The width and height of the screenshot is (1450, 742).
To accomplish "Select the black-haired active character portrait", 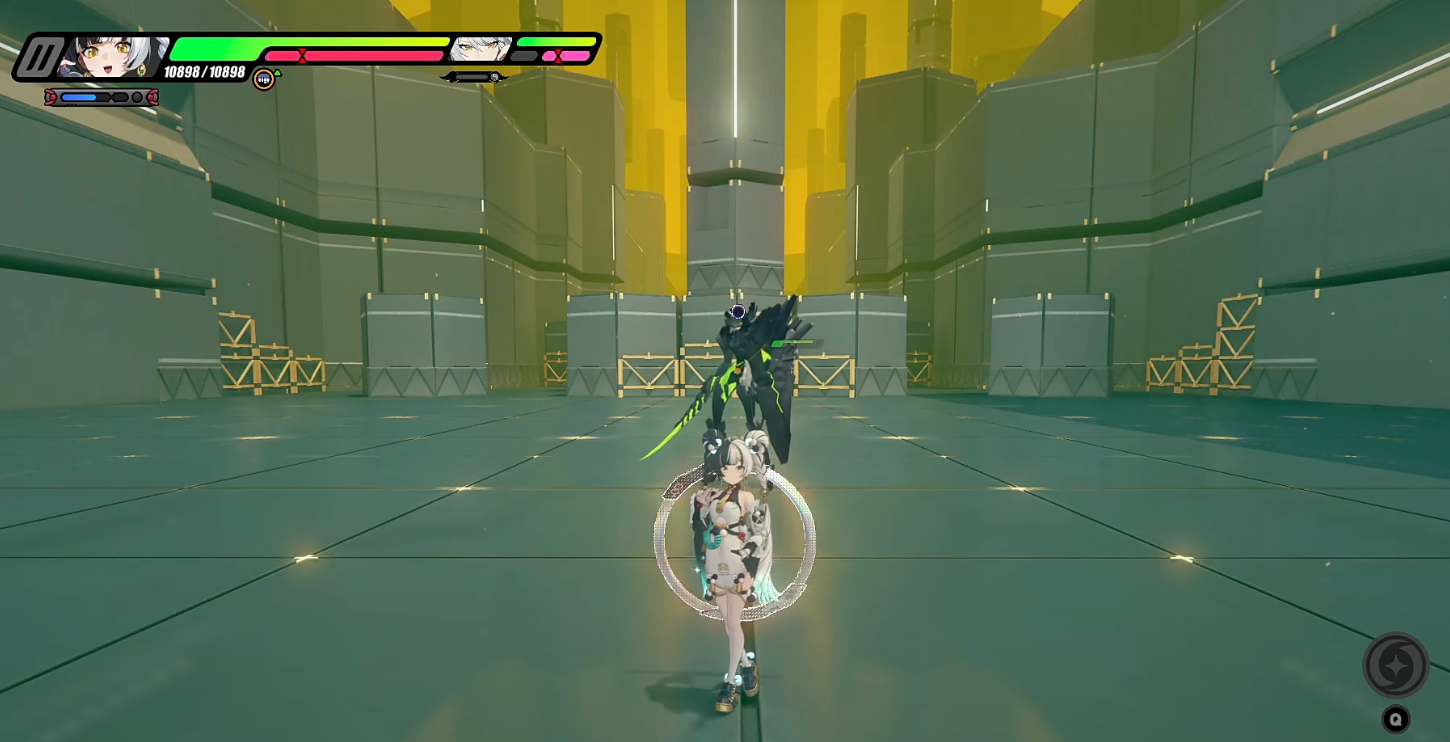I will point(112,57).
